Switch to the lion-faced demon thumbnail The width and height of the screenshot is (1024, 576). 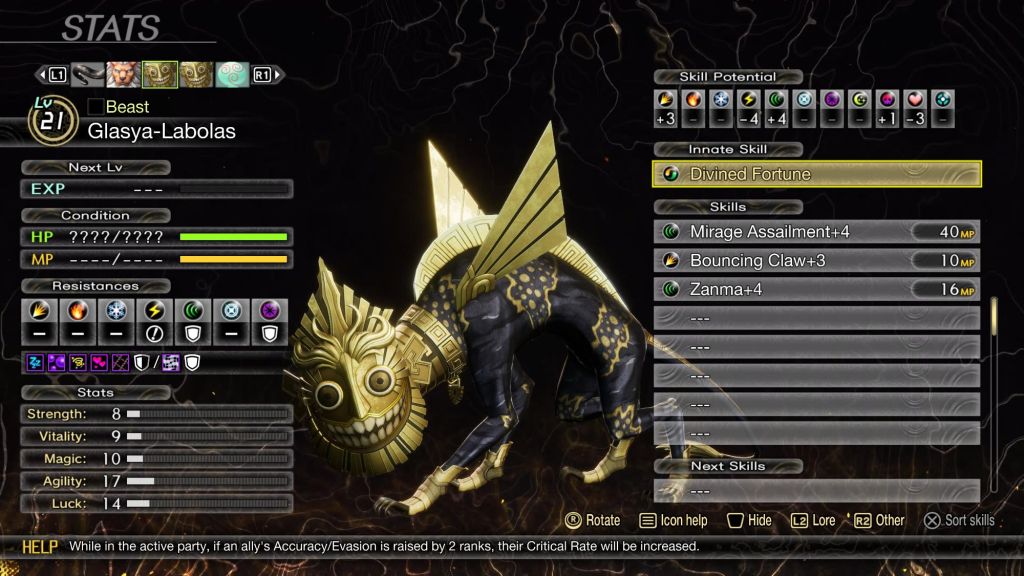pos(124,75)
